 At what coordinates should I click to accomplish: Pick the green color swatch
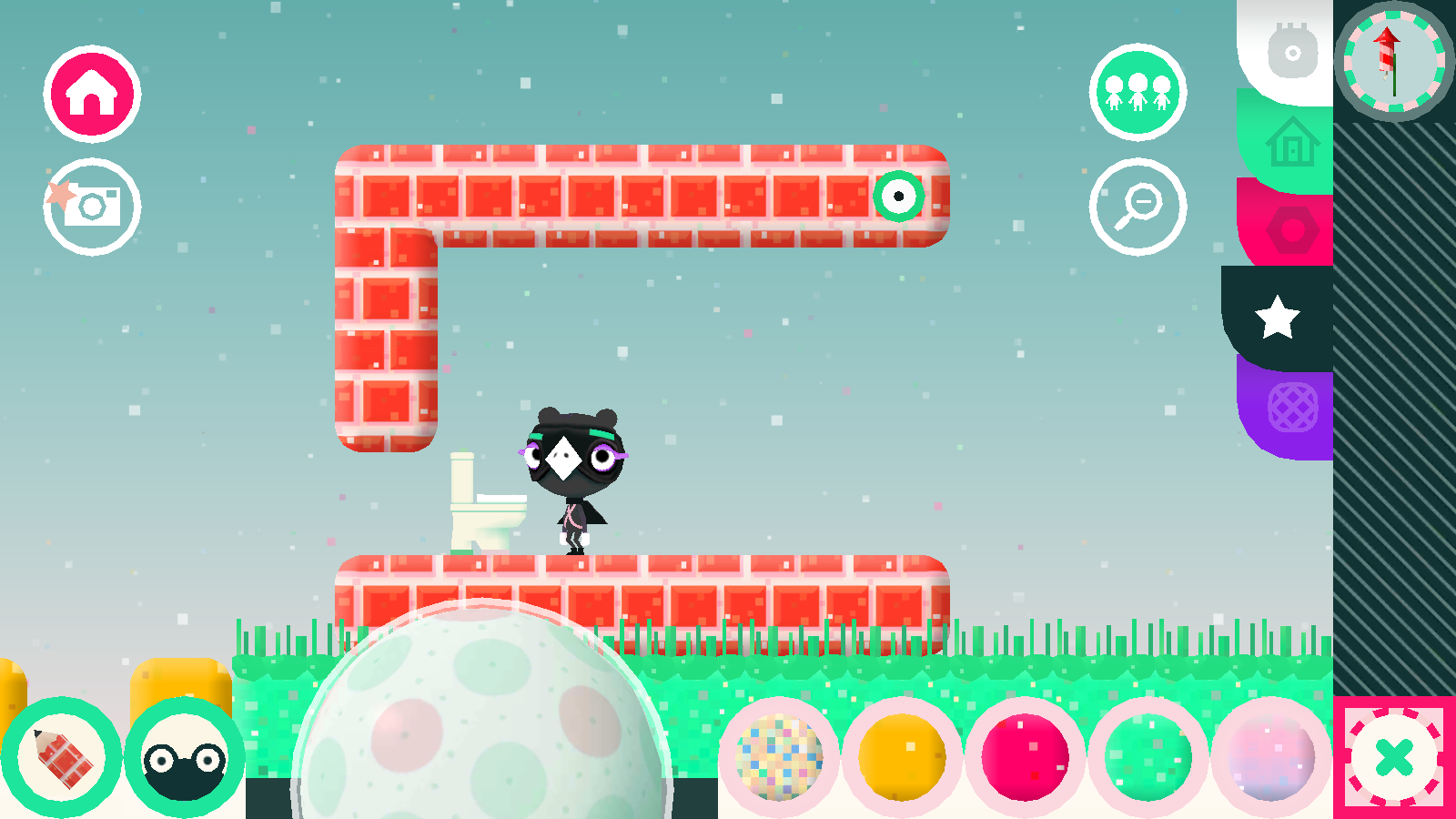(1148, 757)
